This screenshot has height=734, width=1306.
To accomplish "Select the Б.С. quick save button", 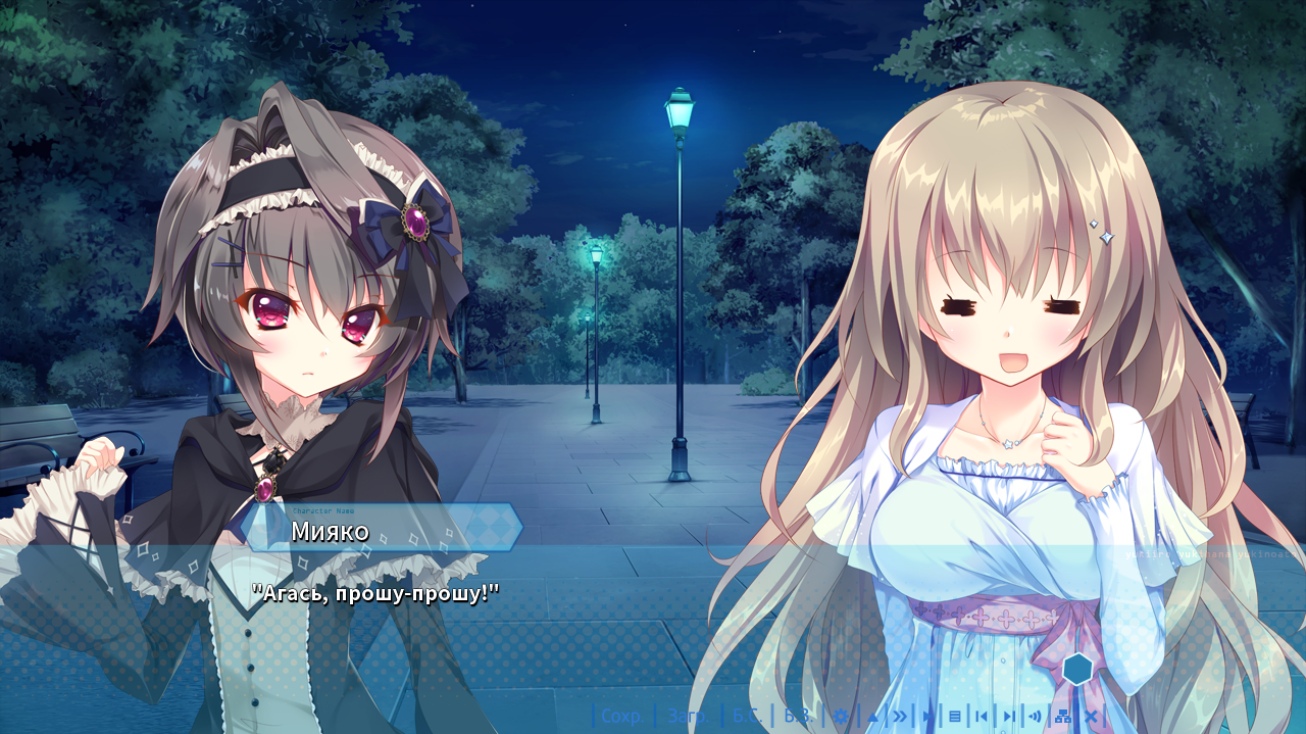I will click(747, 716).
